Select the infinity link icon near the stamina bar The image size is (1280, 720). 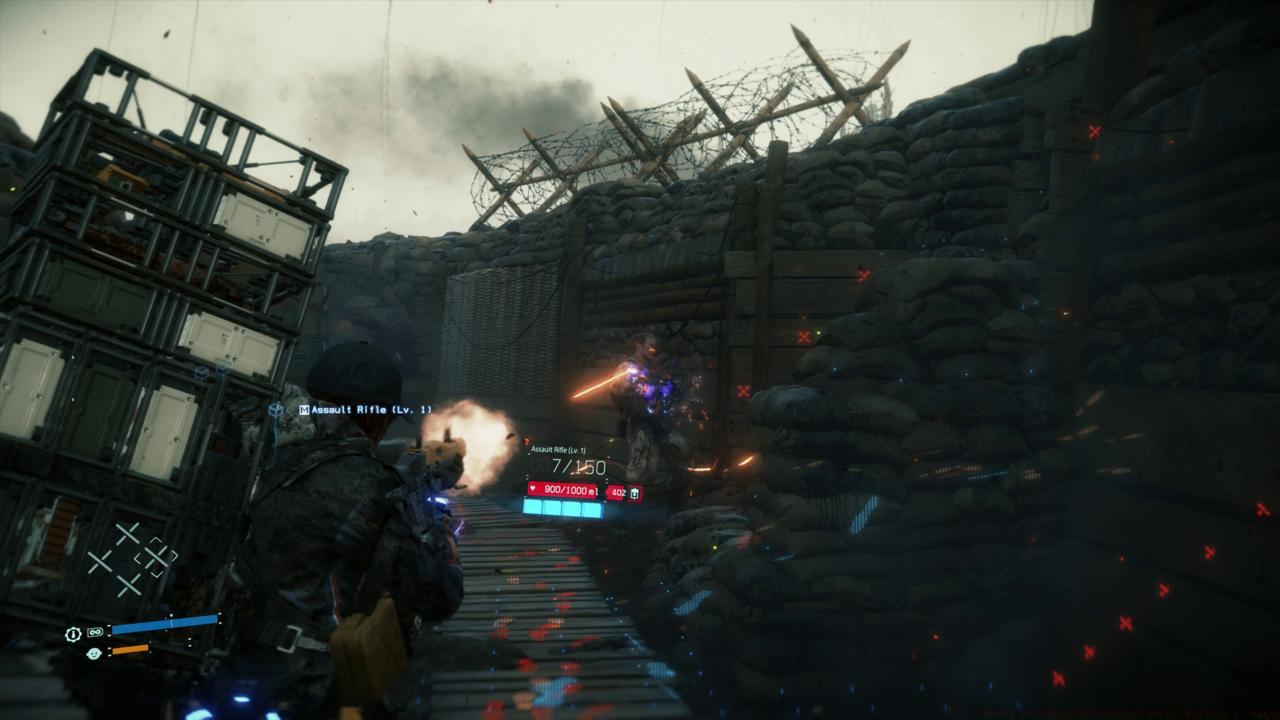(94, 632)
